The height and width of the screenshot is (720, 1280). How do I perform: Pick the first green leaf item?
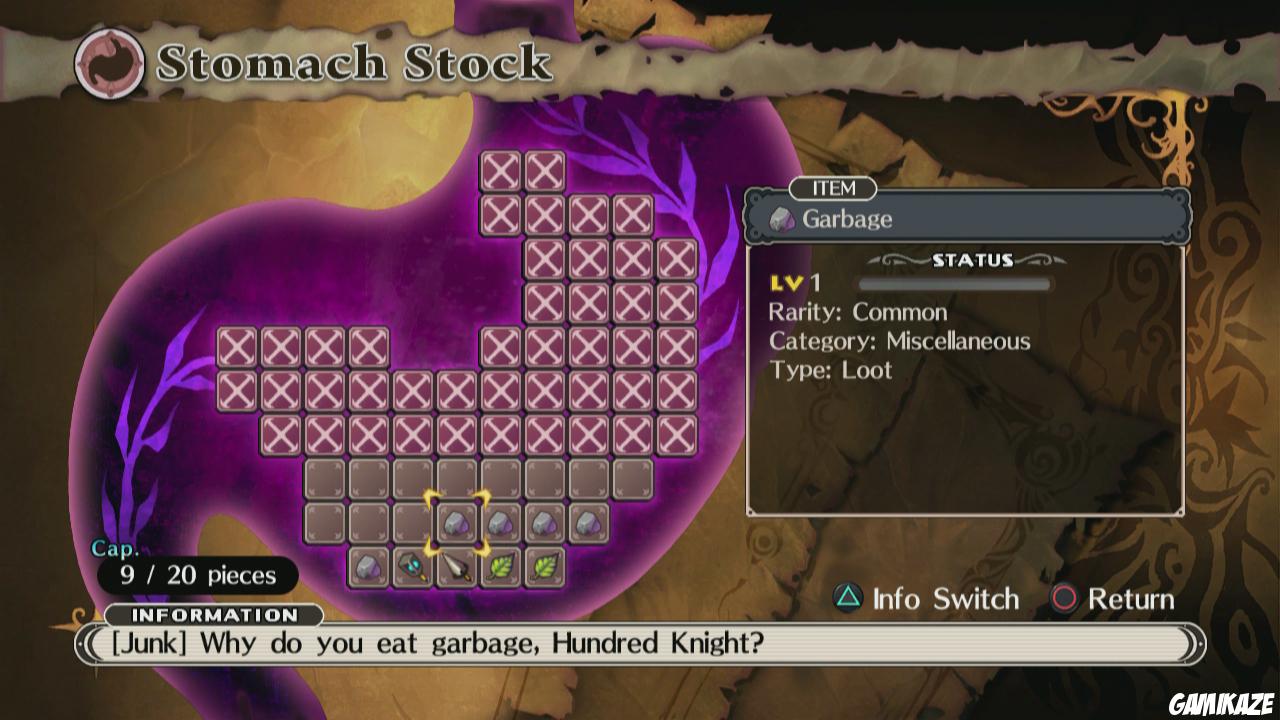pyautogui.click(x=499, y=567)
